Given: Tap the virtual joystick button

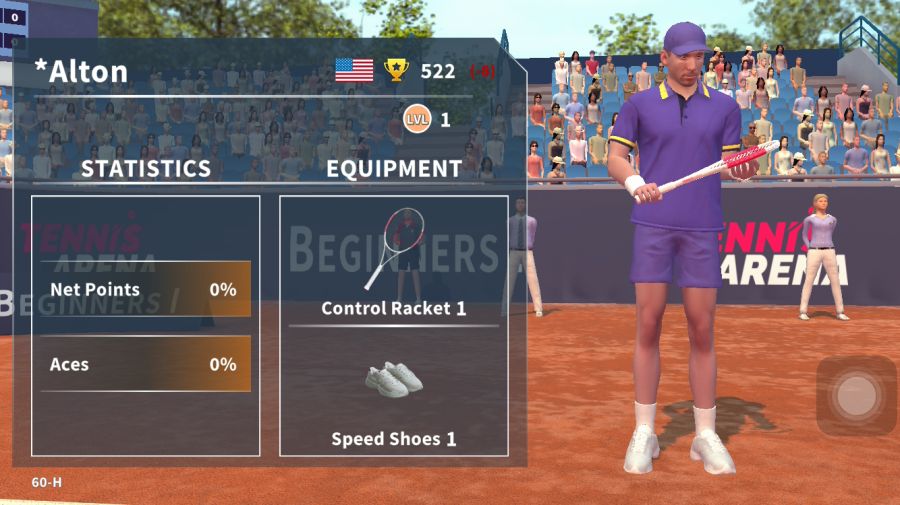Looking at the screenshot, I should click(x=856, y=396).
